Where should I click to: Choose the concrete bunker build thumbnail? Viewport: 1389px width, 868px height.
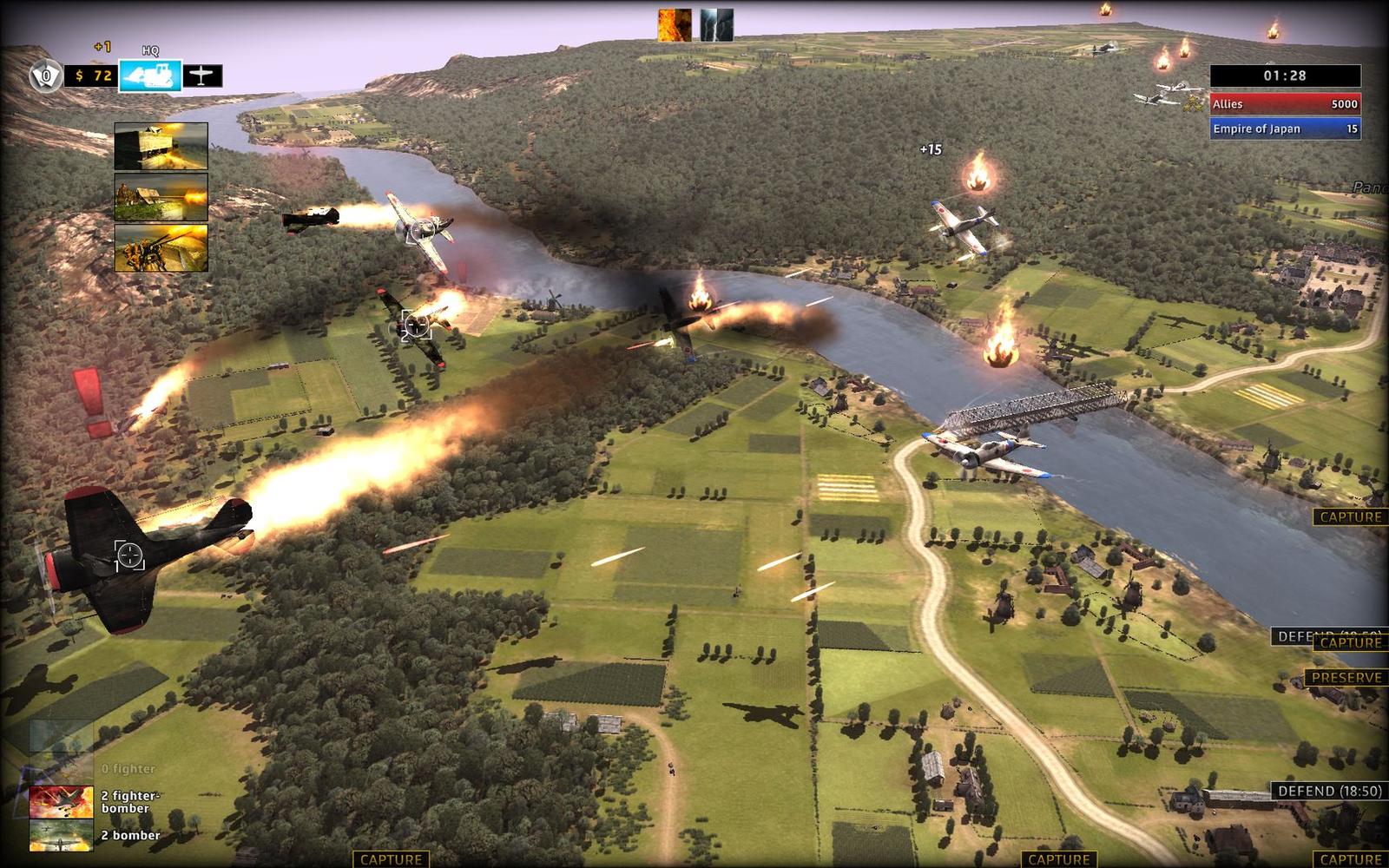coord(161,146)
